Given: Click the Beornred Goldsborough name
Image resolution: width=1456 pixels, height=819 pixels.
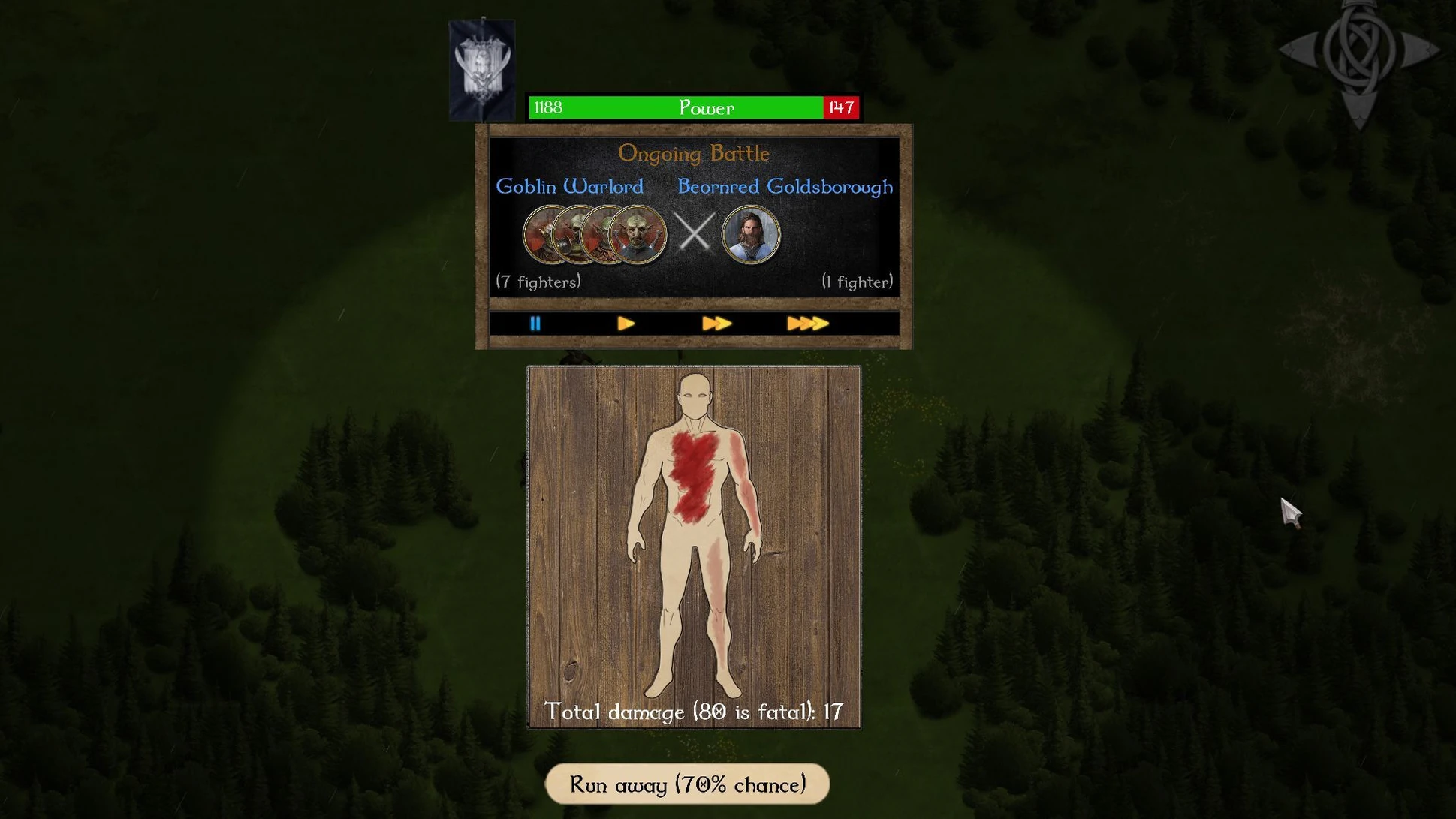Looking at the screenshot, I should [x=785, y=186].
